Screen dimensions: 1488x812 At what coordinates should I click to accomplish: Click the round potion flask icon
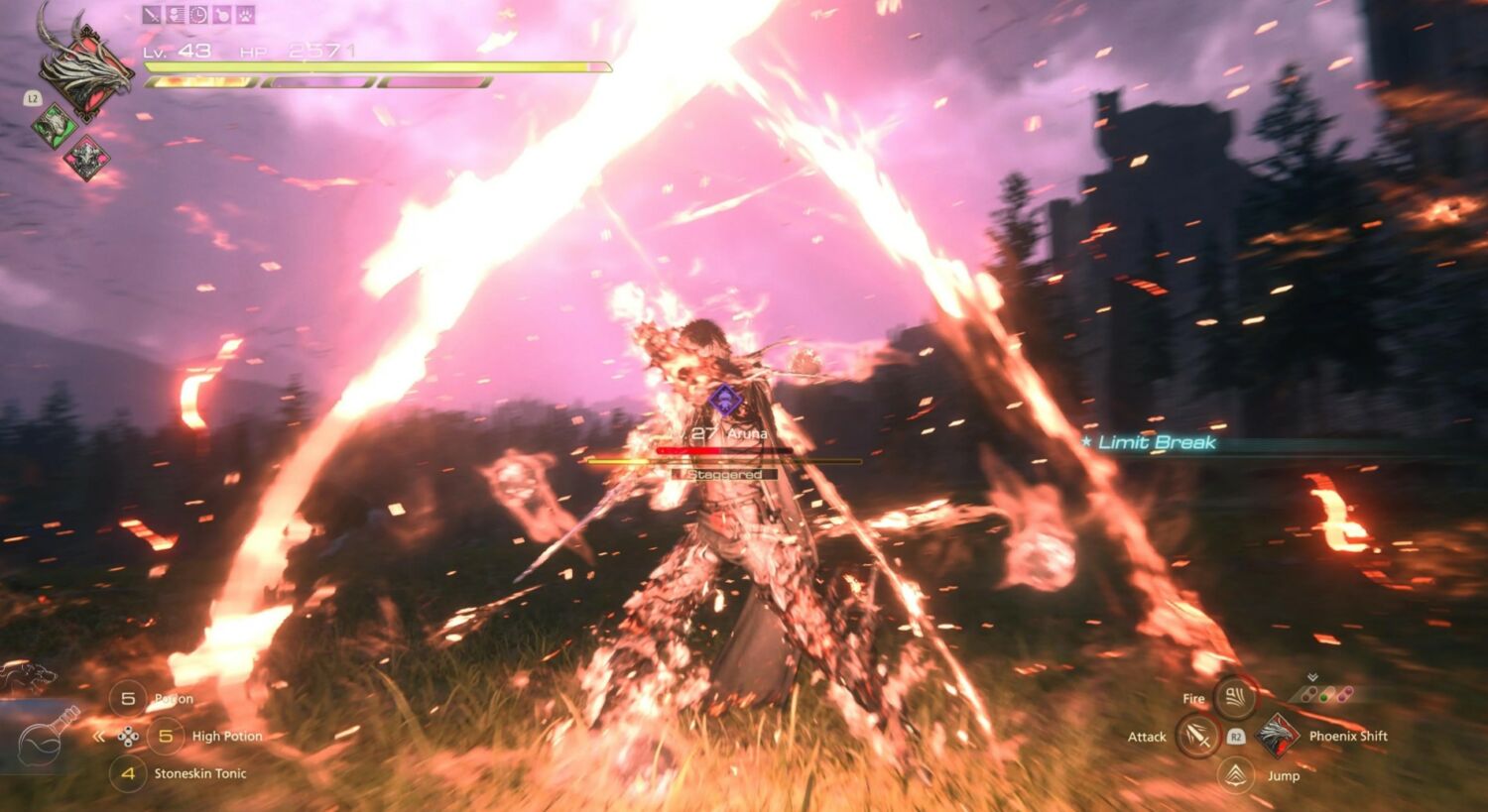click(x=50, y=734)
